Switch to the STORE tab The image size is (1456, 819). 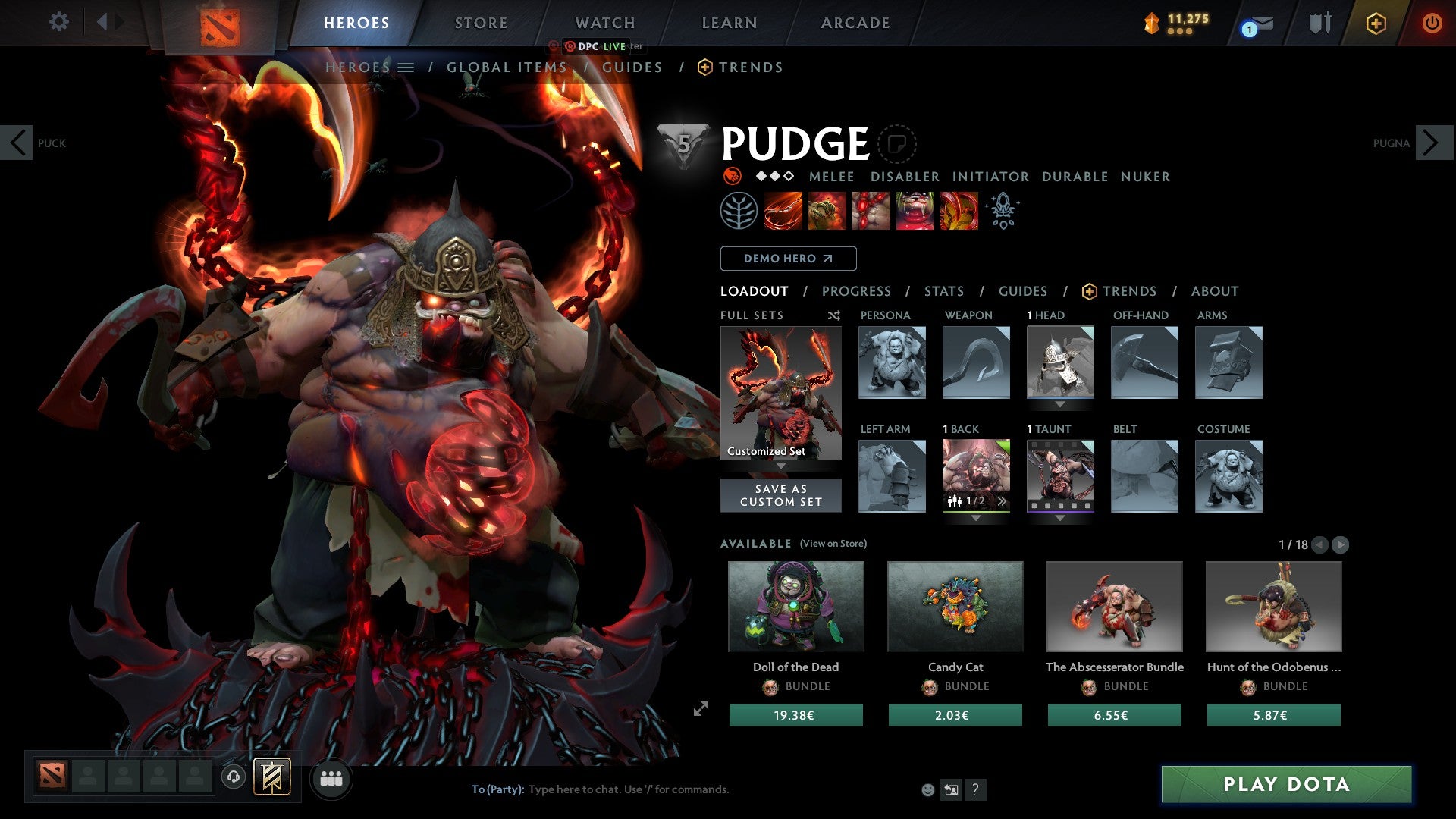point(480,23)
